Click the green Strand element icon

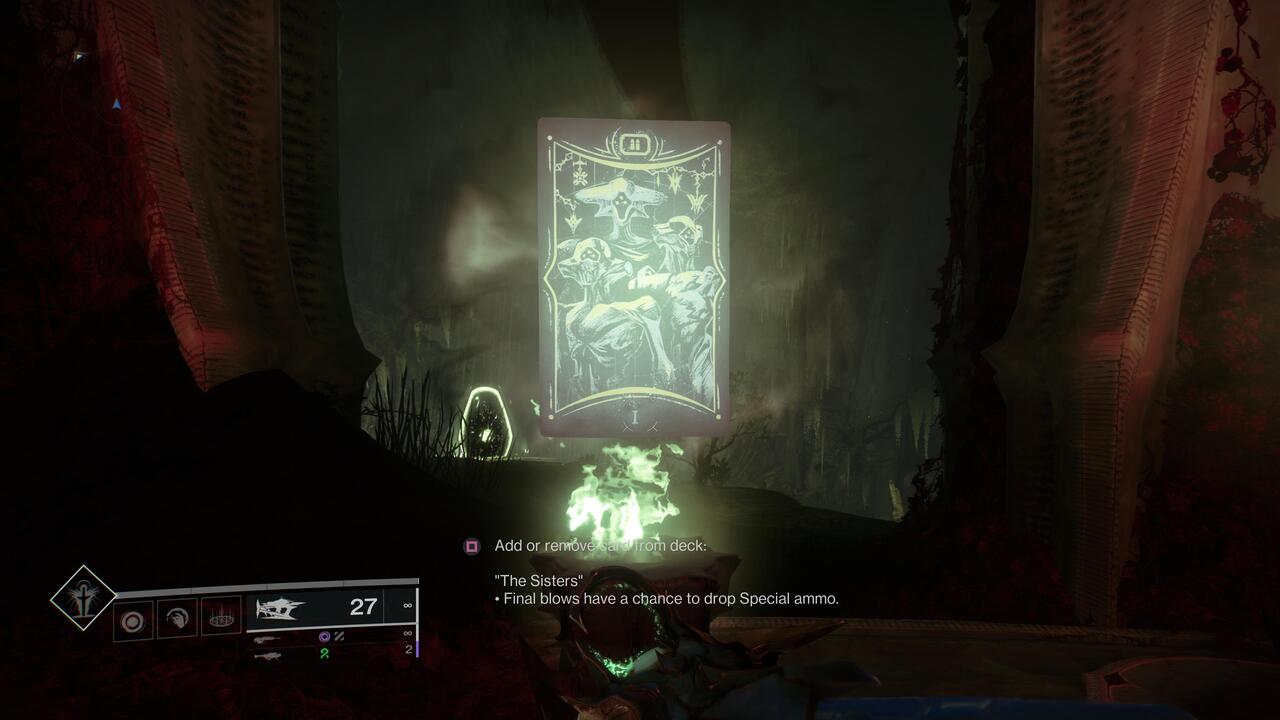[323, 654]
